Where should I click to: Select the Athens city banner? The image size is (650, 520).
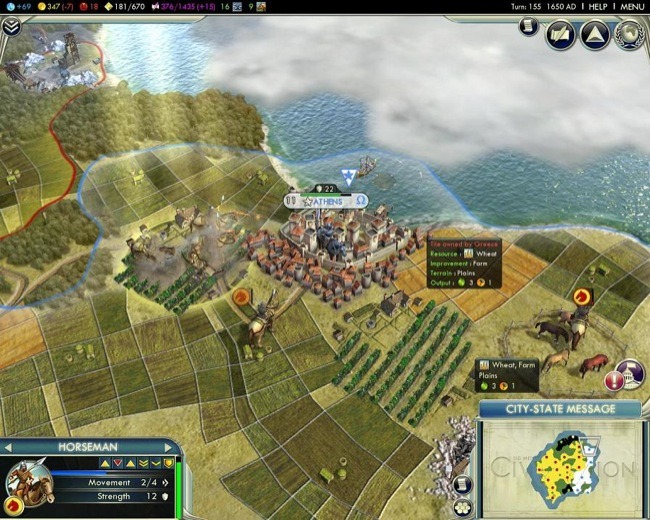point(328,201)
